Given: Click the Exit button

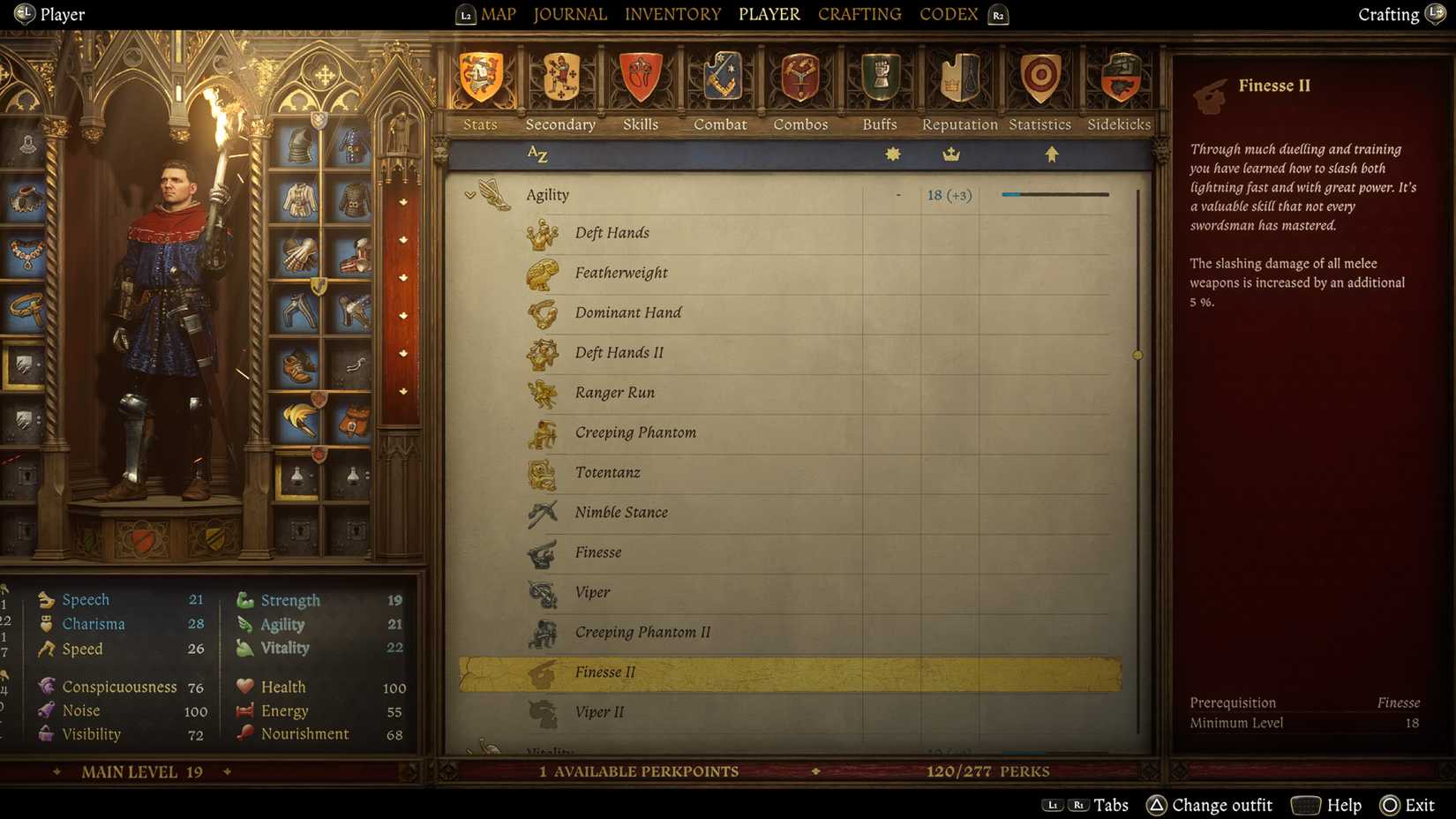Looking at the screenshot, I should click(x=1406, y=805).
